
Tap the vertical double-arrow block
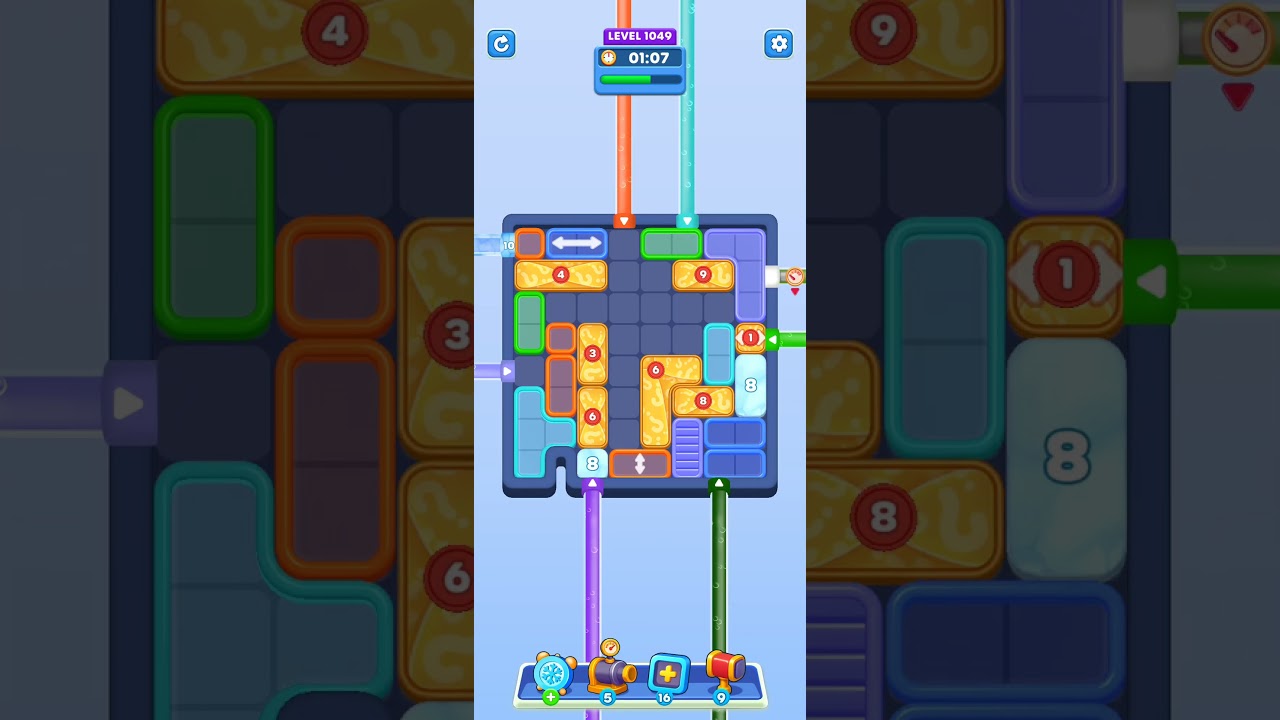click(x=640, y=463)
